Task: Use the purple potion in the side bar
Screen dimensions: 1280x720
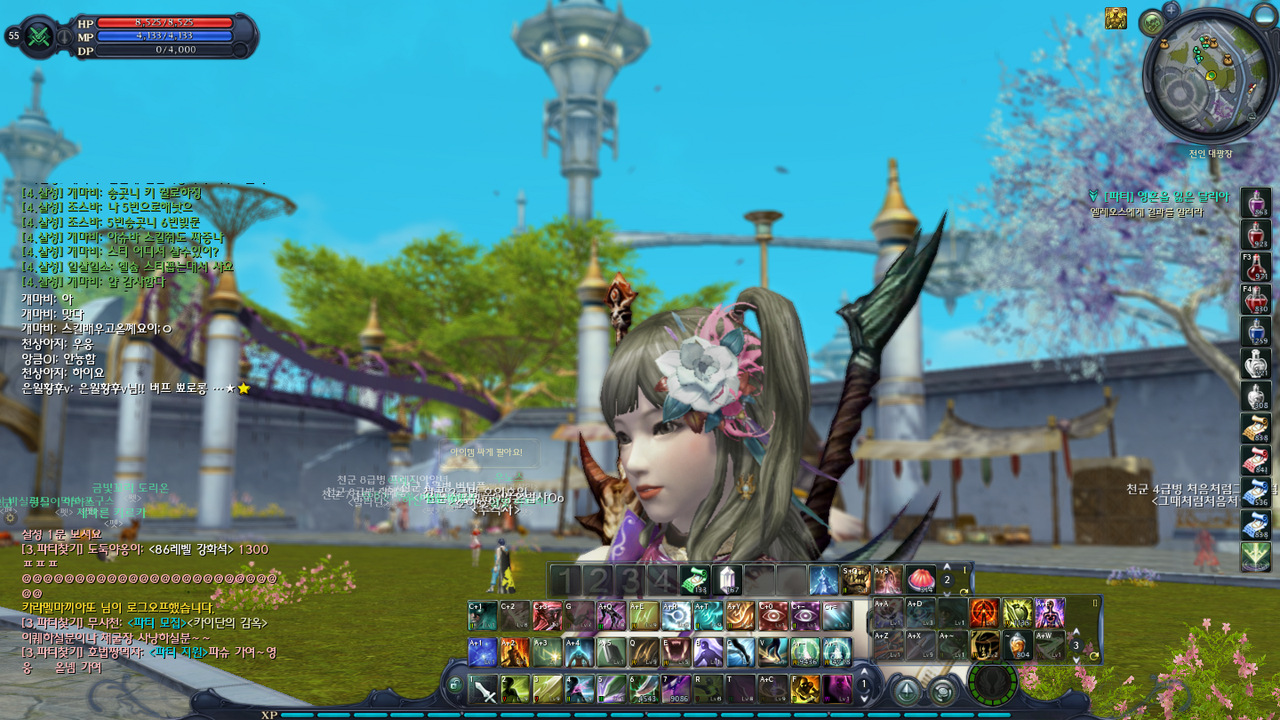Action: 1256,203
